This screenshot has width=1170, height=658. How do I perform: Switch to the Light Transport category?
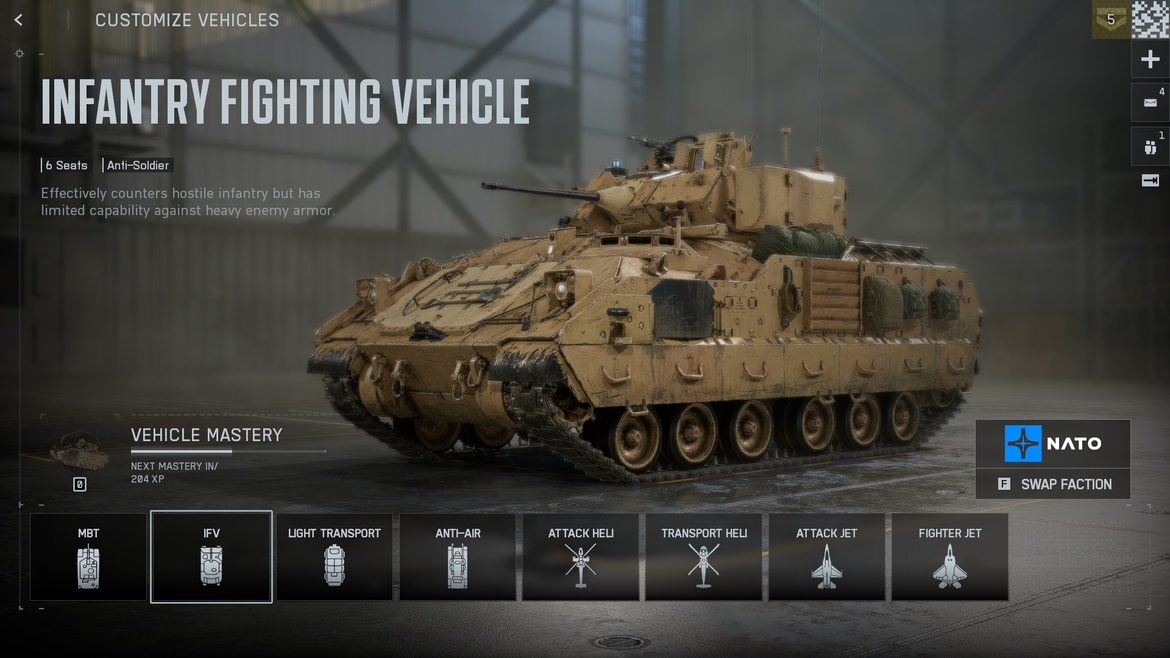point(334,557)
